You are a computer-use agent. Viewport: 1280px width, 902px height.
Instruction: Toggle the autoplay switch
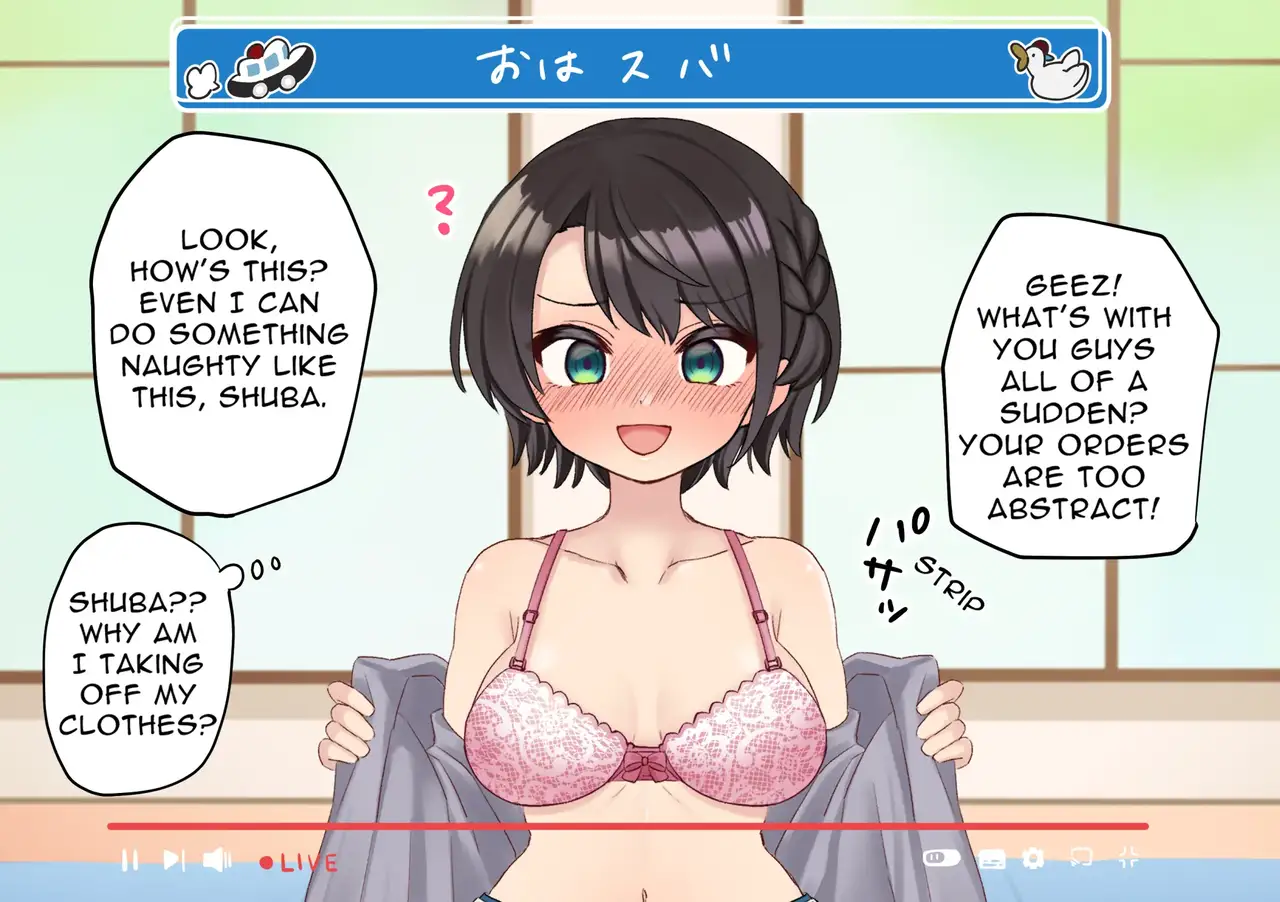pyautogui.click(x=941, y=858)
